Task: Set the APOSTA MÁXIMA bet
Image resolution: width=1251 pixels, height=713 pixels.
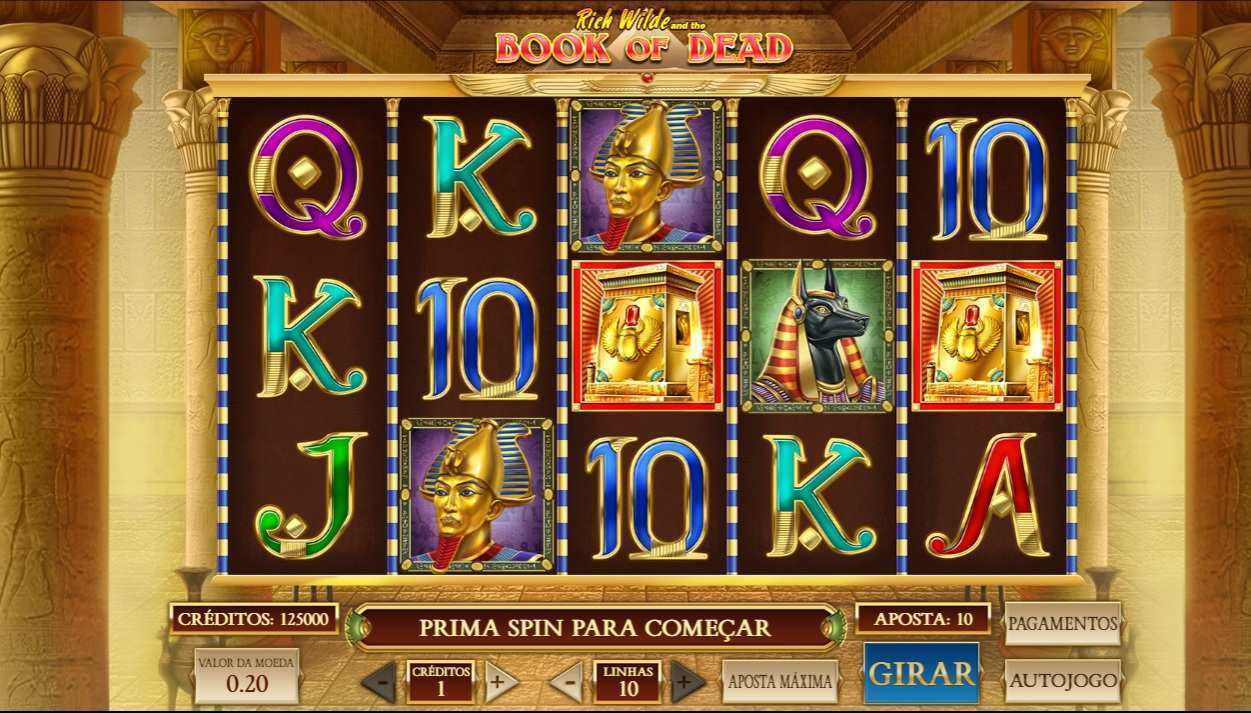Action: 780,681
